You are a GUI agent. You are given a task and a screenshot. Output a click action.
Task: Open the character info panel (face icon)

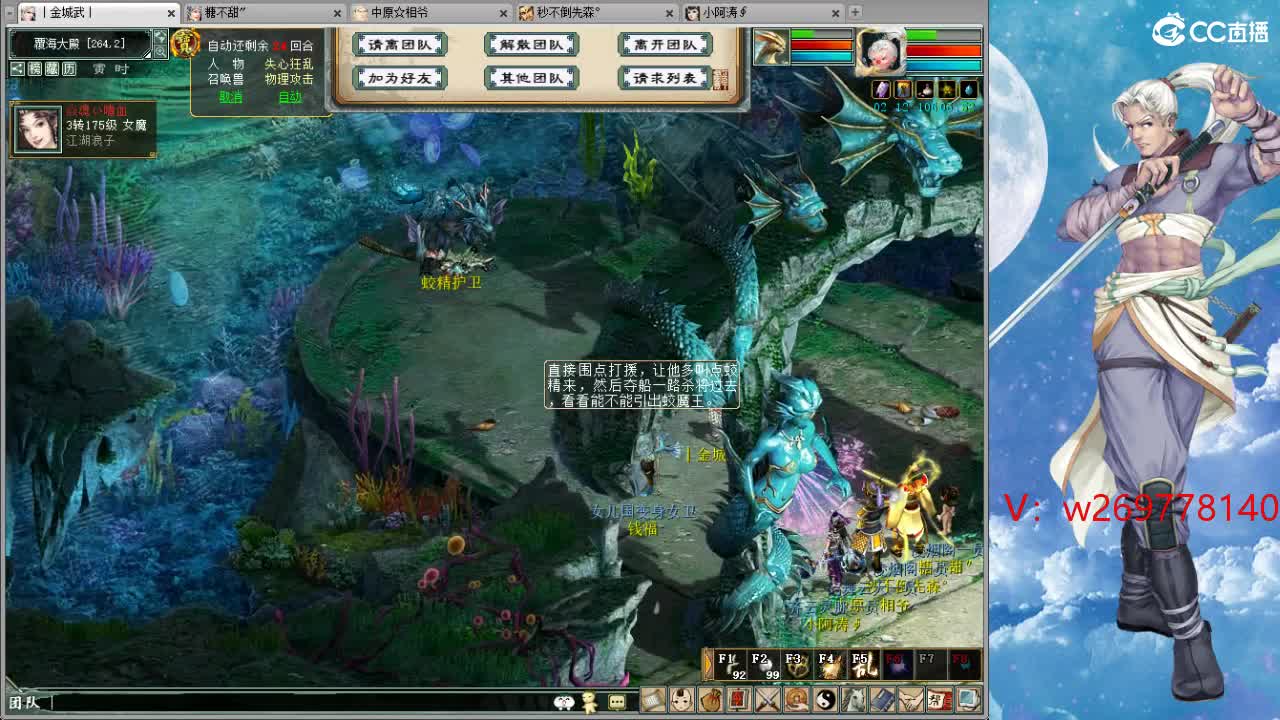click(x=680, y=701)
